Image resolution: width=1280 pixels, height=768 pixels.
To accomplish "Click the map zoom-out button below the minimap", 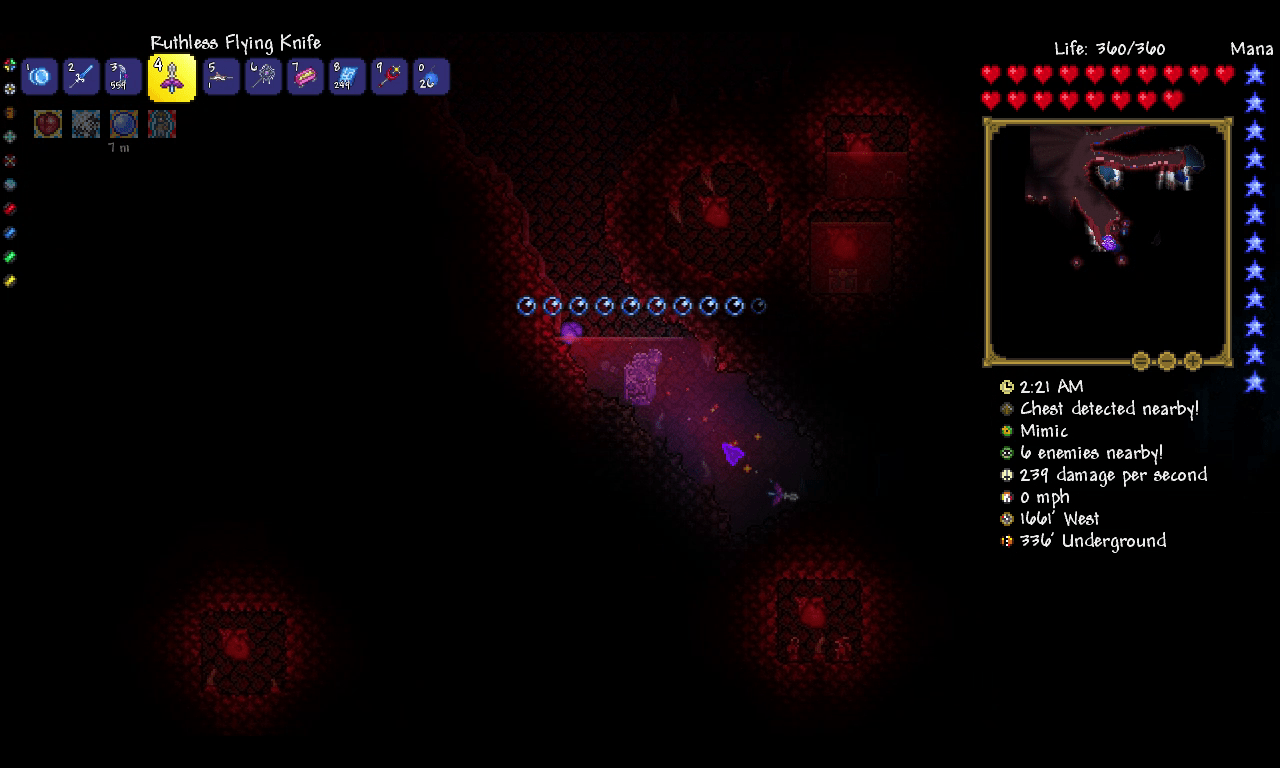I will coord(1166,362).
